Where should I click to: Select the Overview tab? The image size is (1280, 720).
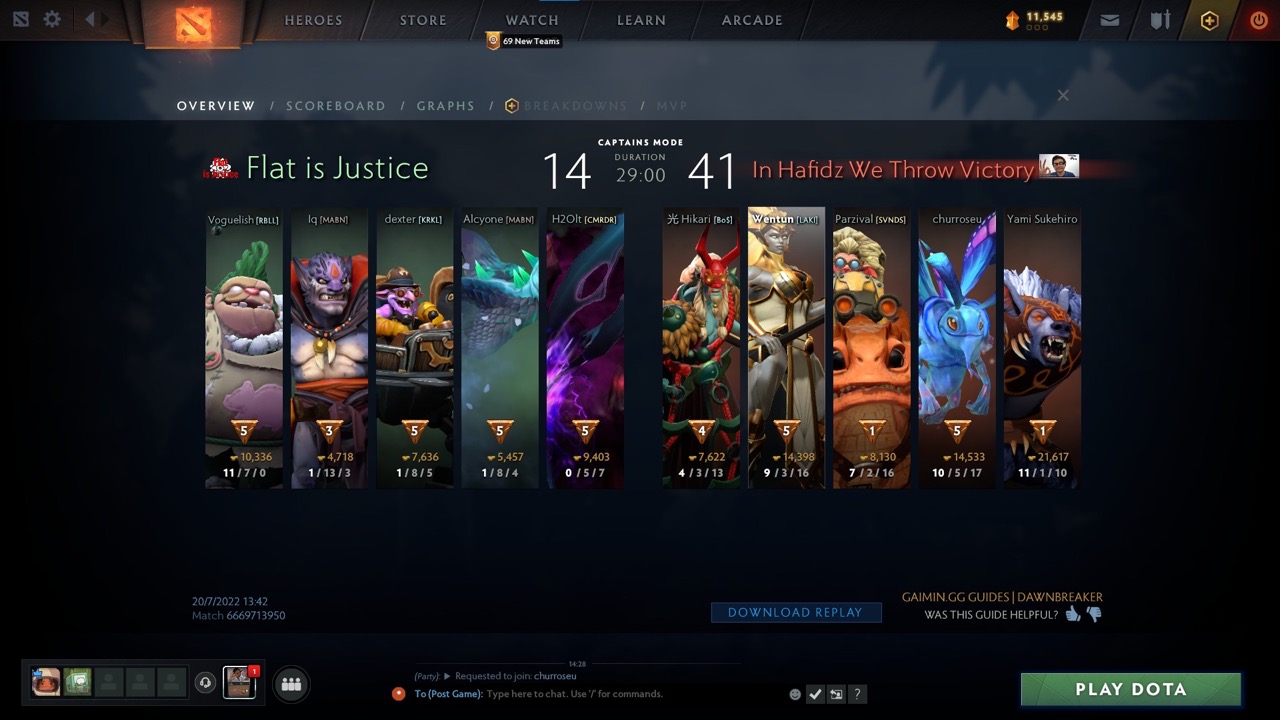point(216,106)
